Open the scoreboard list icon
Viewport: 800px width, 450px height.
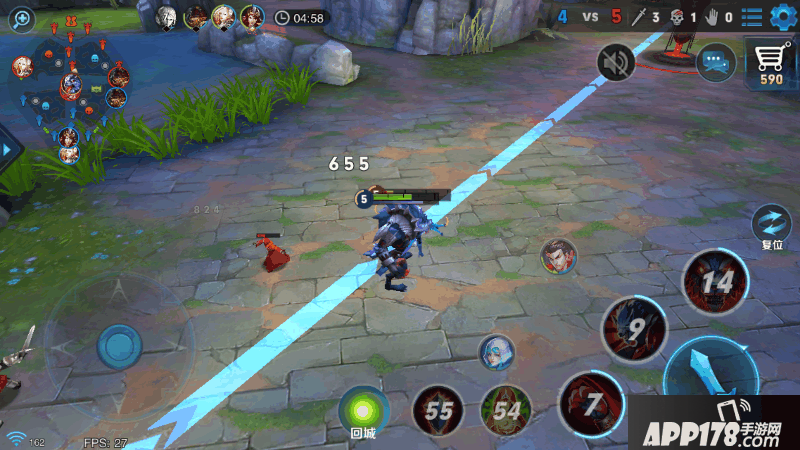click(752, 17)
